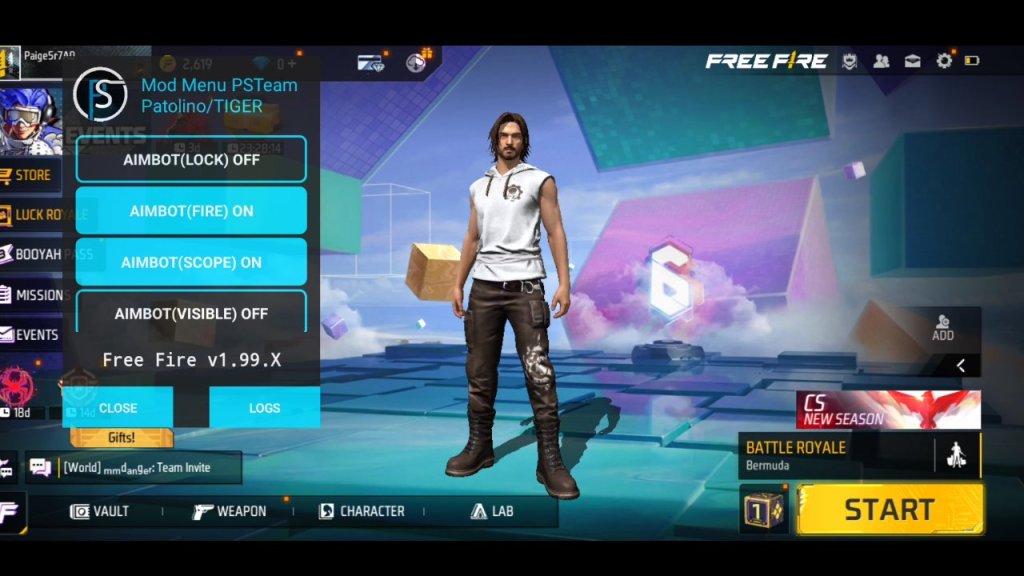Screen dimensions: 1024x576
Task: Open the loot crate box beside START
Action: pyautogui.click(x=765, y=510)
